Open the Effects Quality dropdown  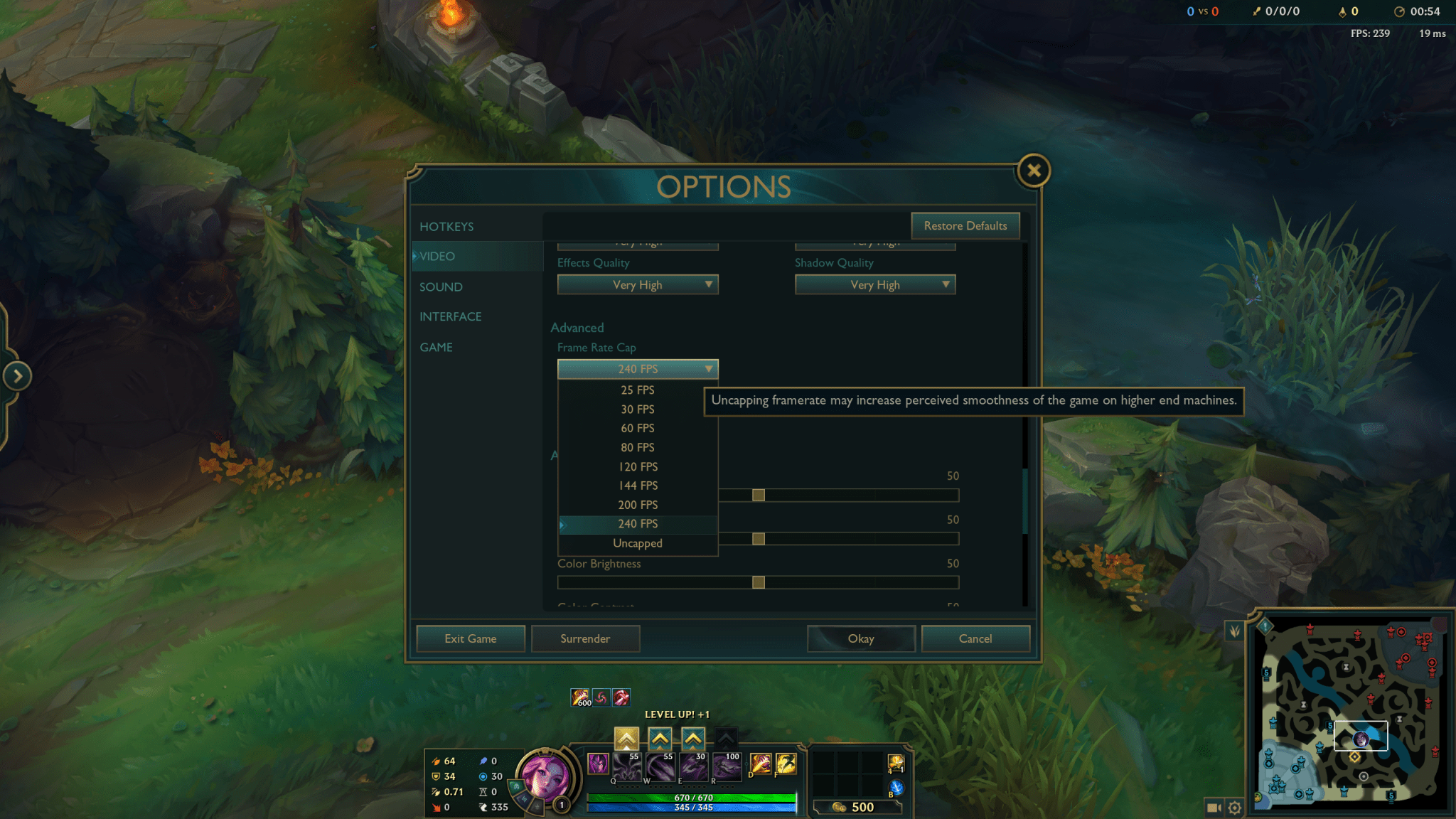click(638, 285)
